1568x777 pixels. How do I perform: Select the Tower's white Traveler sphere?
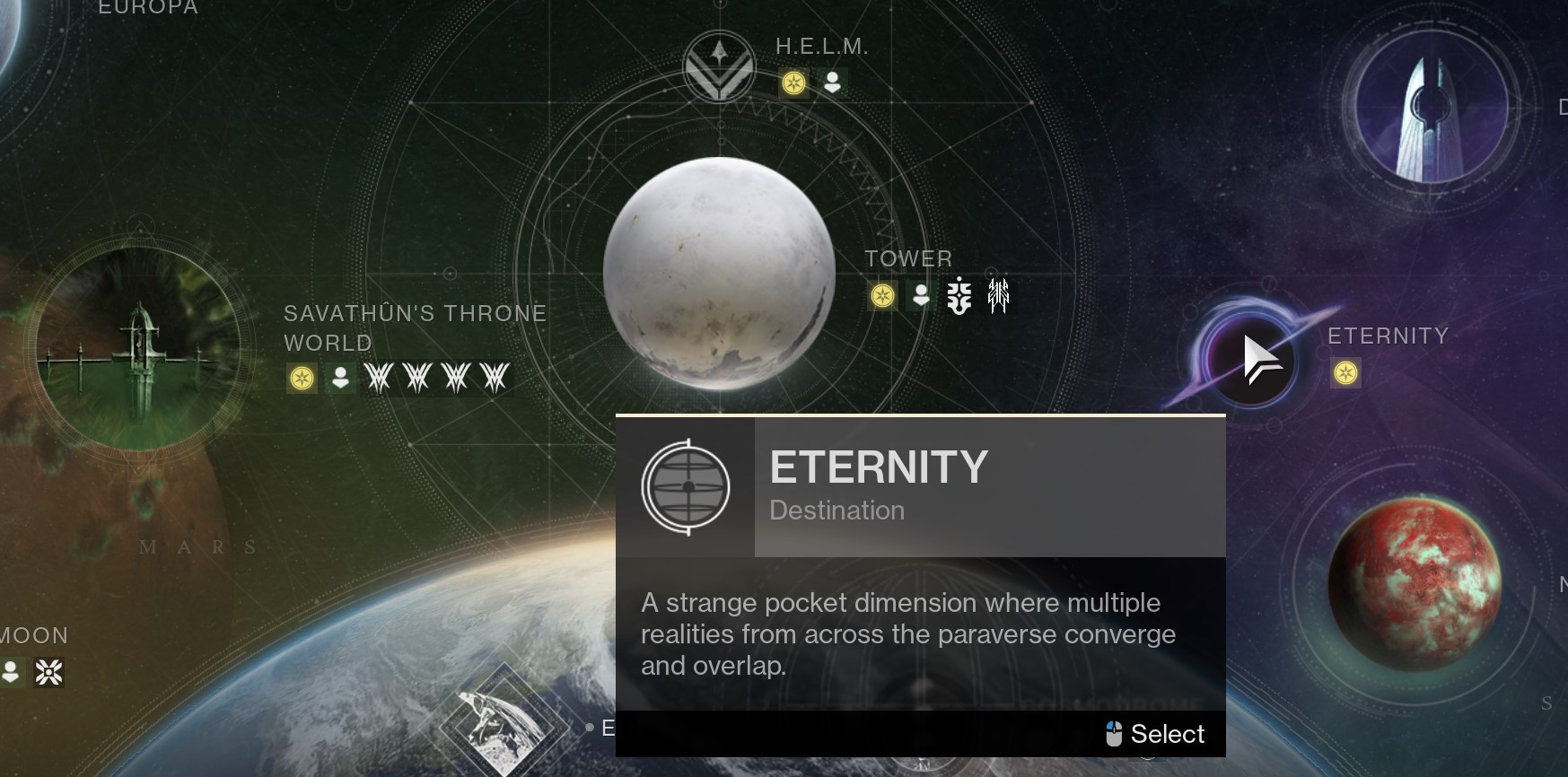click(719, 274)
